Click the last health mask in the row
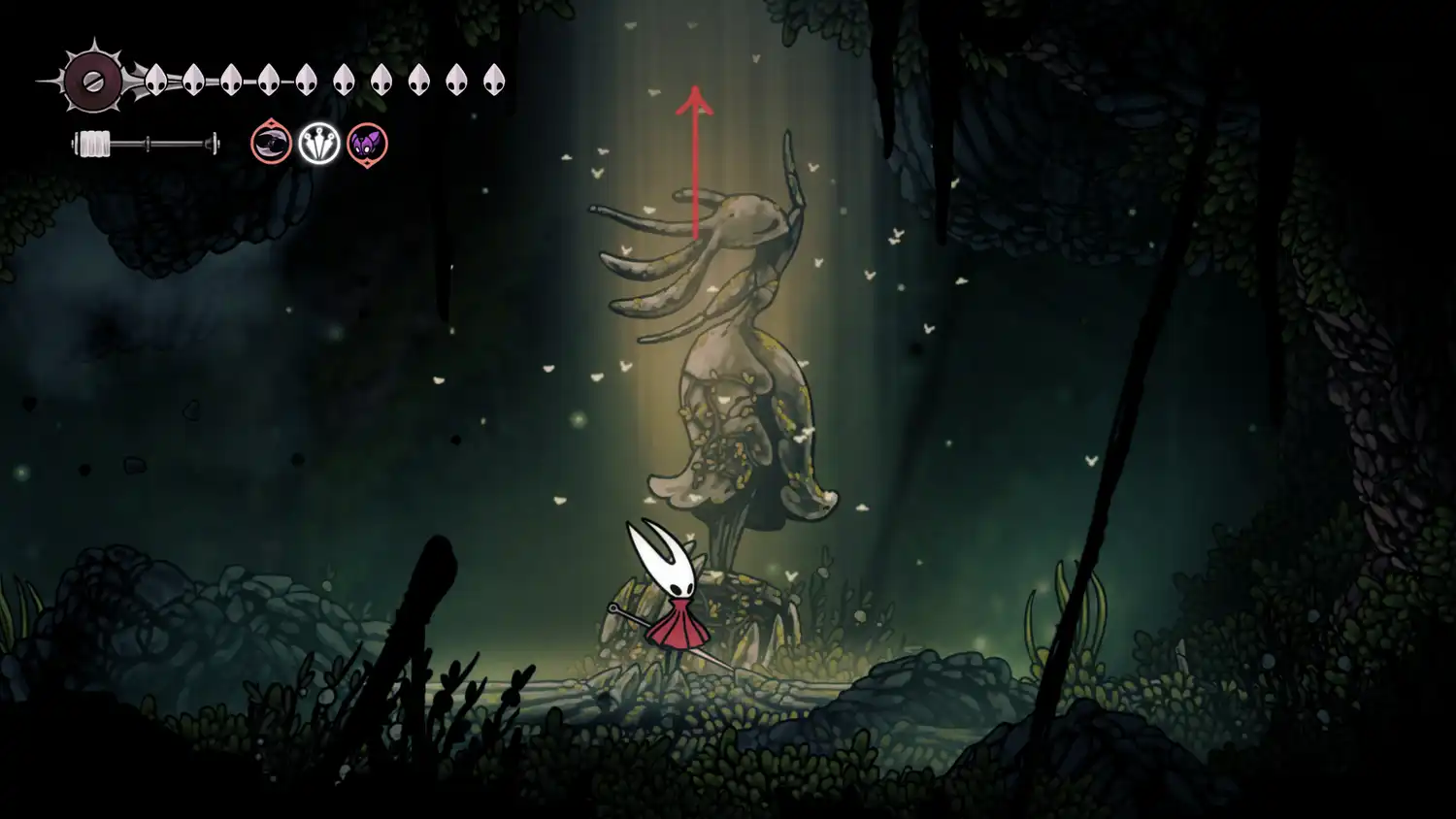The image size is (1456, 819). click(495, 81)
